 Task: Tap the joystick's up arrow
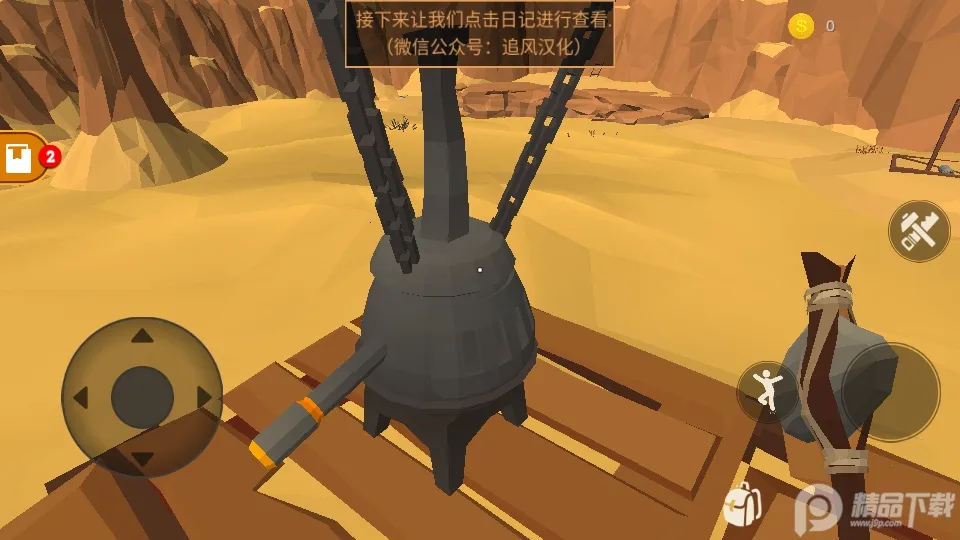click(142, 336)
